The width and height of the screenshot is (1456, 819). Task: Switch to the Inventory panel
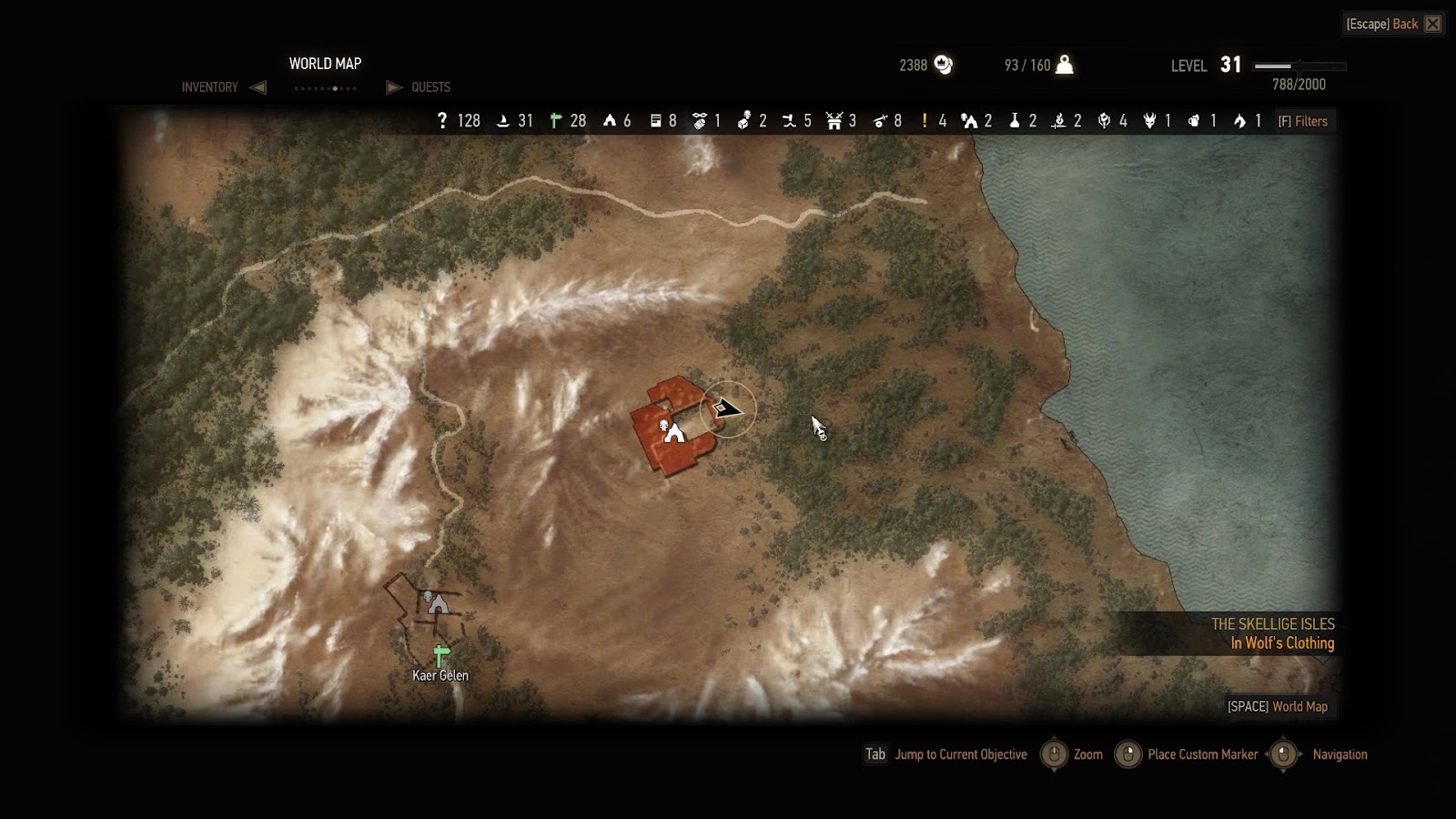pyautogui.click(x=210, y=87)
